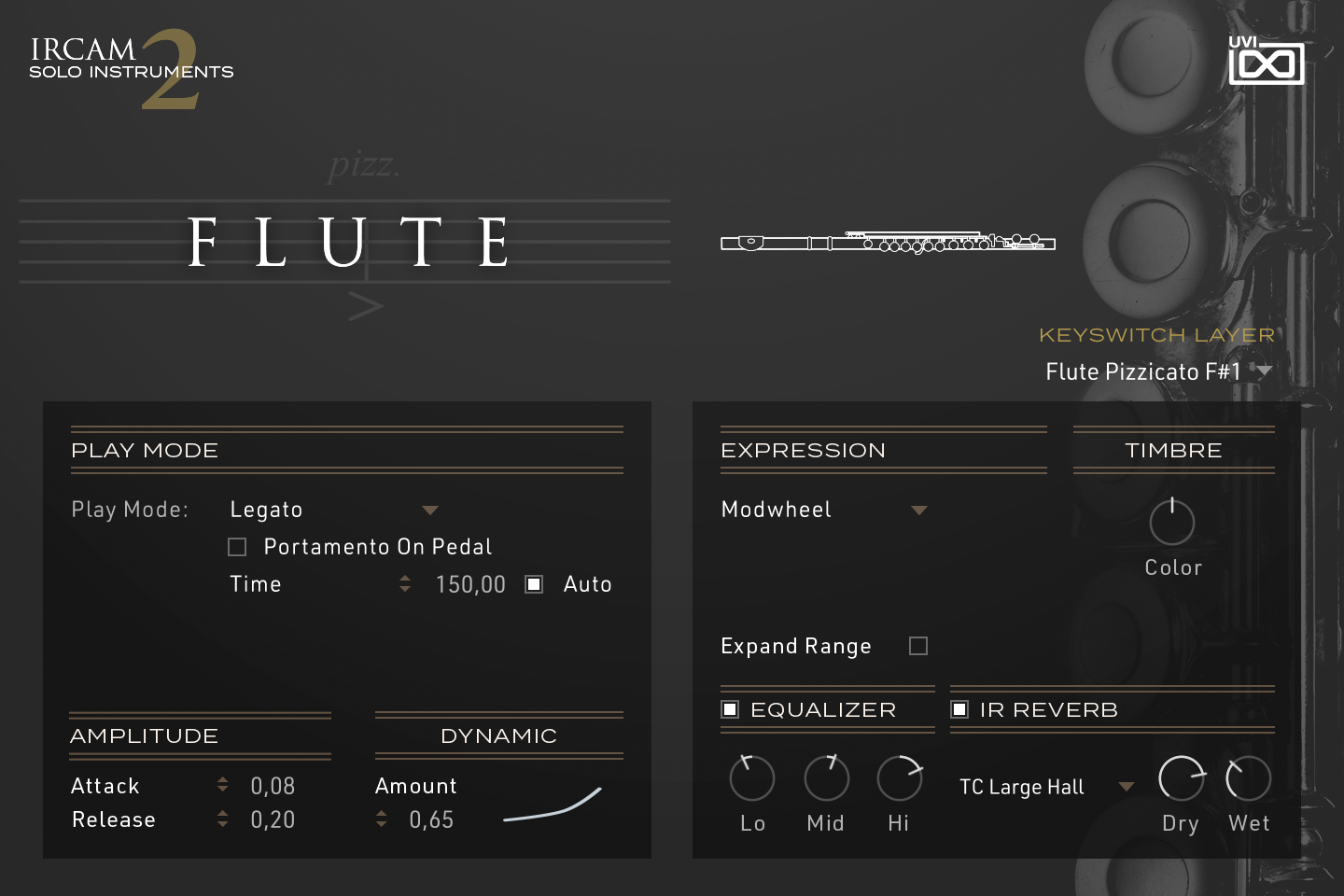Disable the Auto time checkbox
Viewport: 1344px width, 896px height.
tap(534, 583)
